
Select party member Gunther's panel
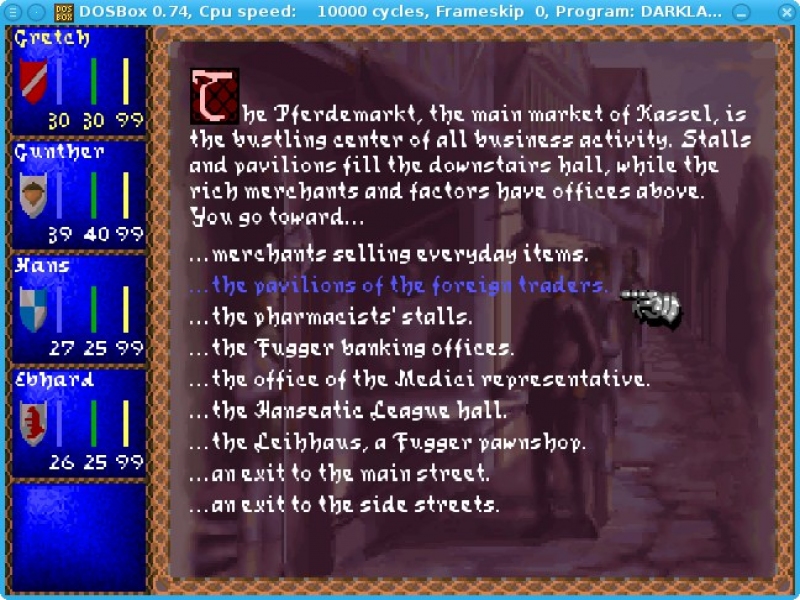pyautogui.click(x=79, y=194)
